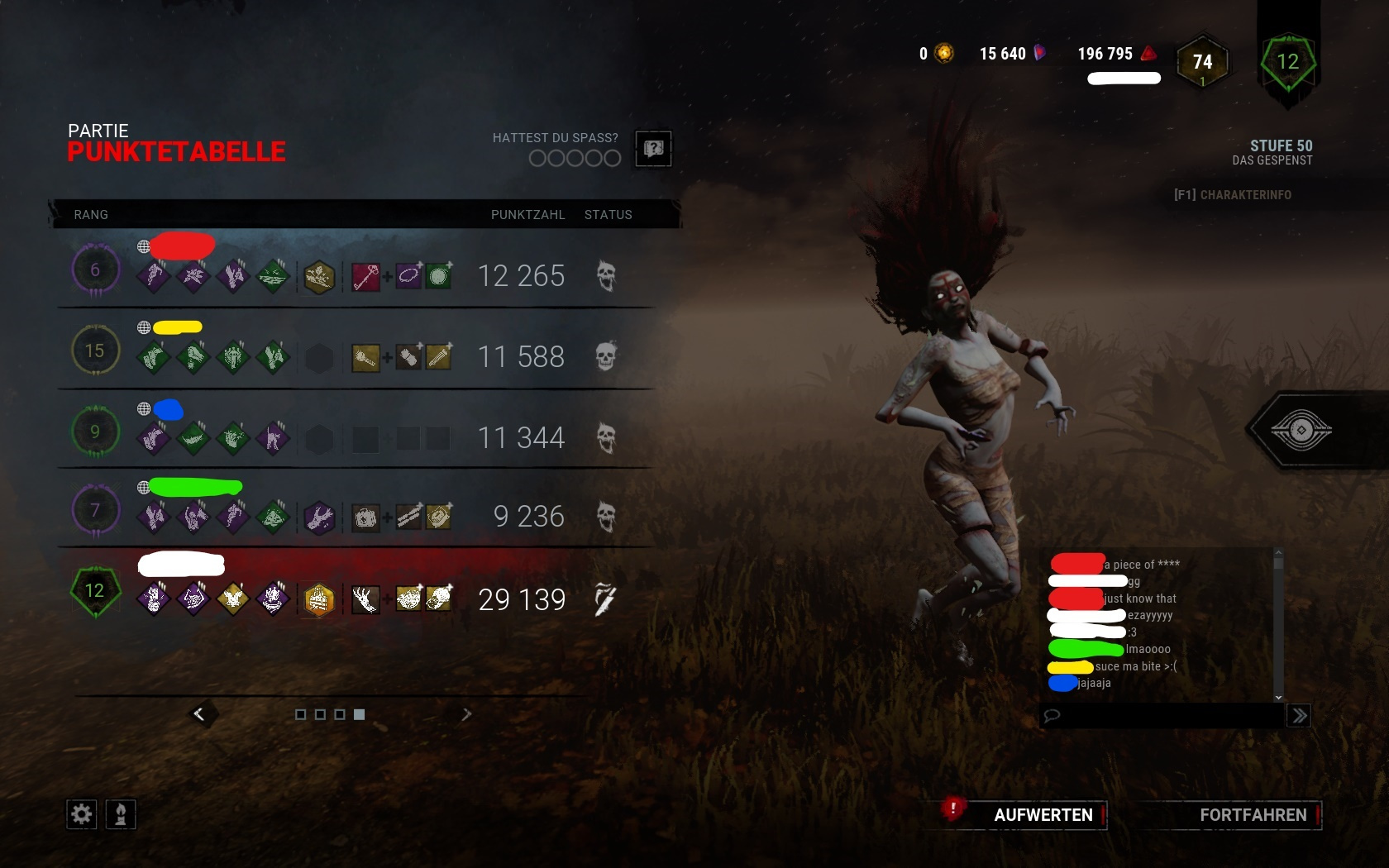Open the game settings gear
This screenshot has width=1389, height=868.
pos(80,814)
